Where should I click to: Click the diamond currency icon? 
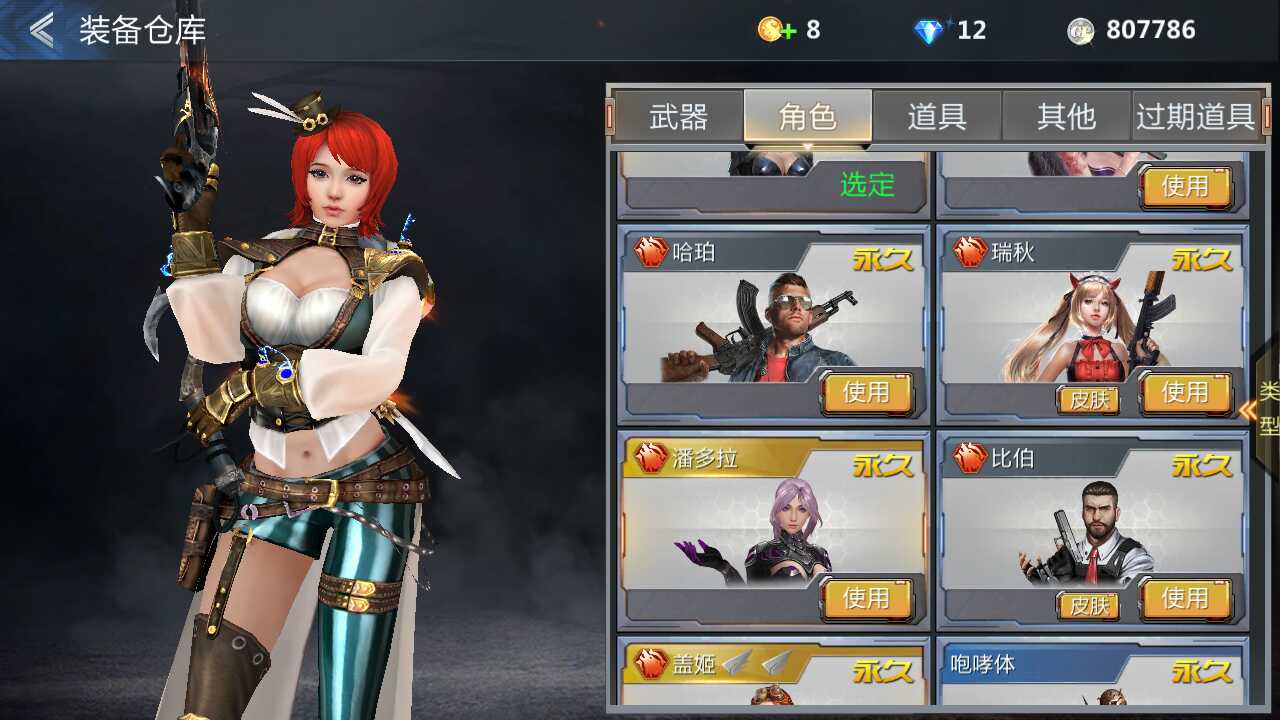click(x=929, y=29)
